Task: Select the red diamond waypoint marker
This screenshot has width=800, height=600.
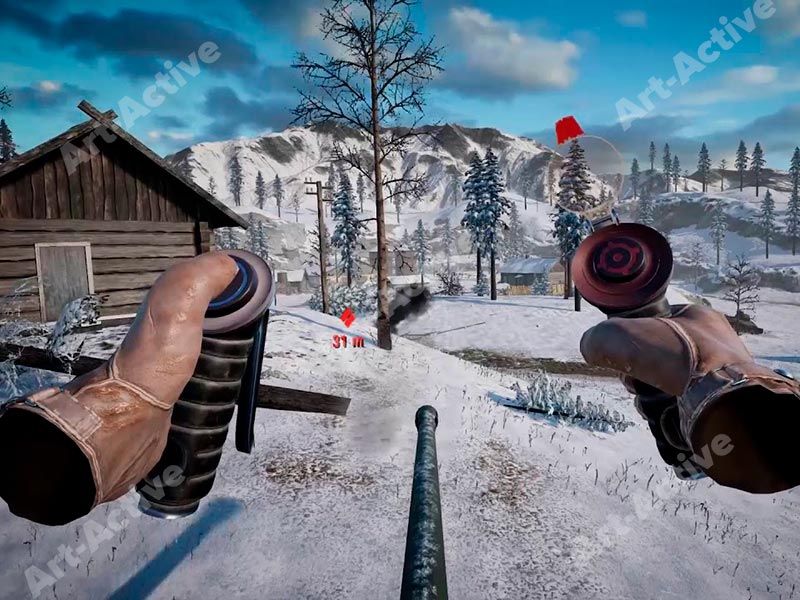Action: point(348,318)
